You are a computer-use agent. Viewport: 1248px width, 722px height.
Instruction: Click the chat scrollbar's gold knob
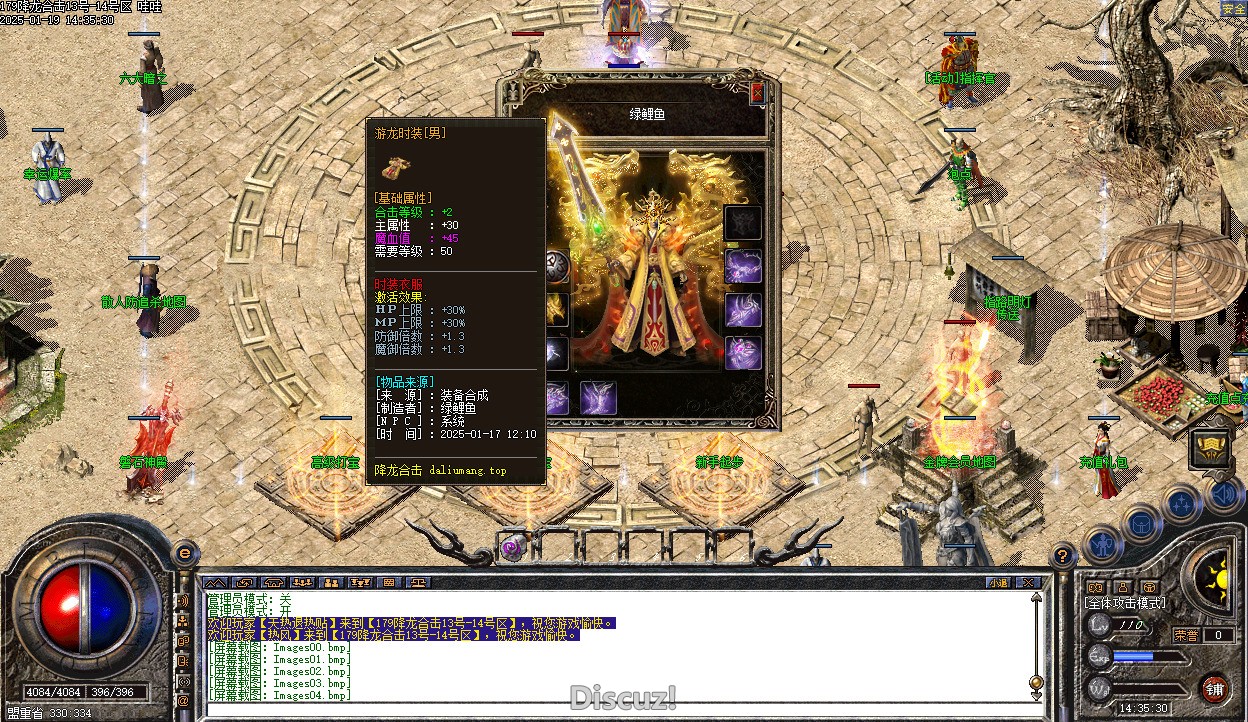(1037, 681)
